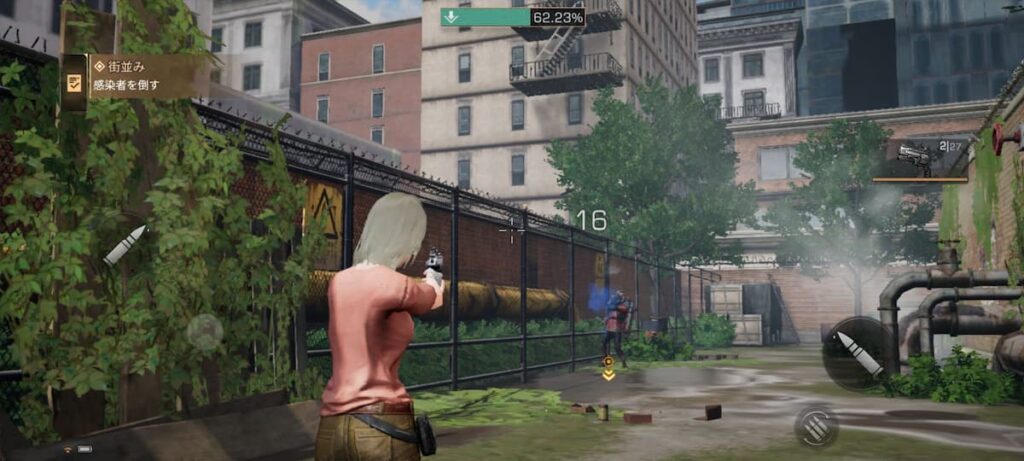The width and height of the screenshot is (1024, 461).
Task: Tap the translucent virtual joystick
Action: click(205, 331)
